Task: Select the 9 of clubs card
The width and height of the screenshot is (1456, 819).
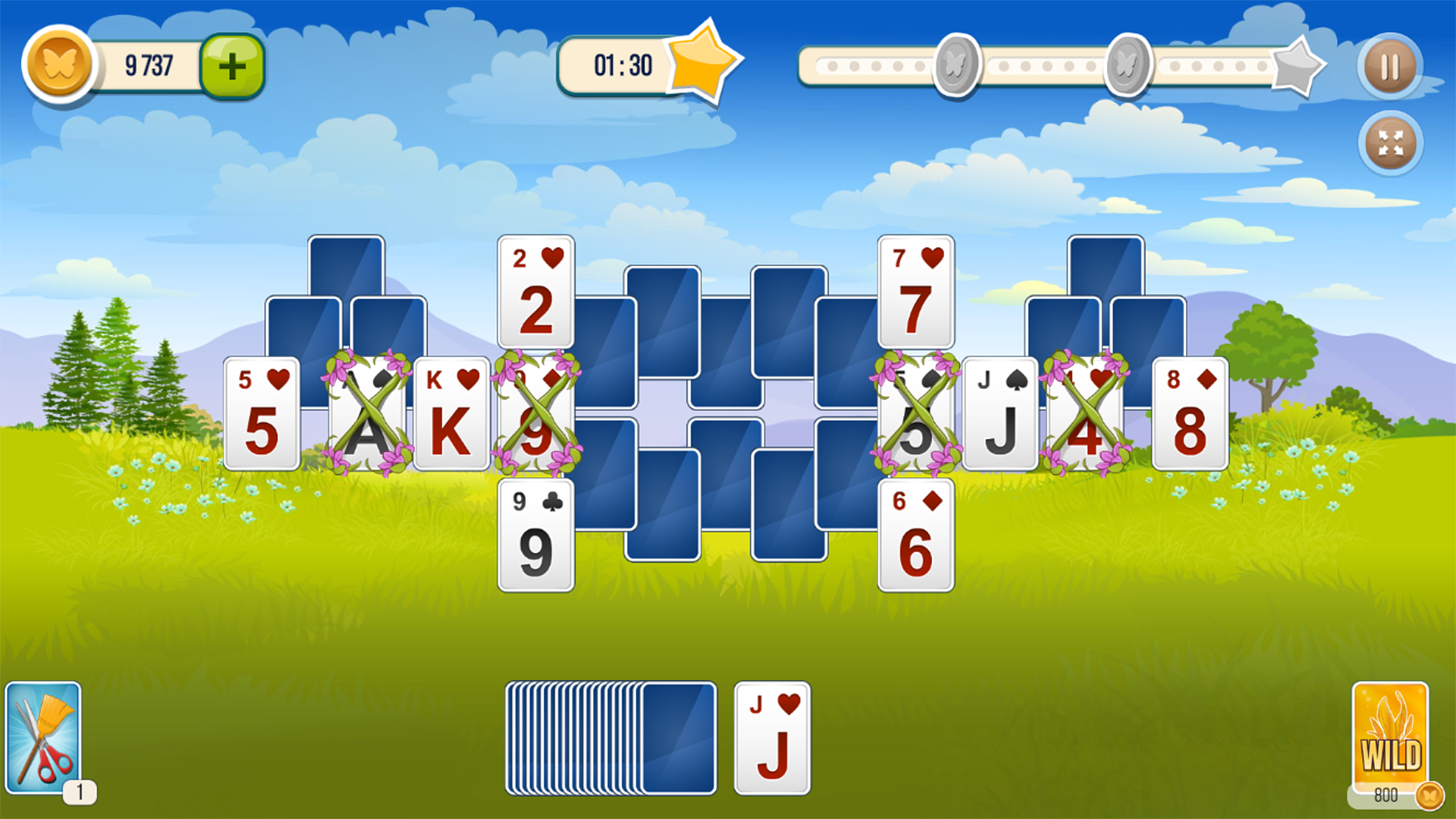Action: (535, 535)
